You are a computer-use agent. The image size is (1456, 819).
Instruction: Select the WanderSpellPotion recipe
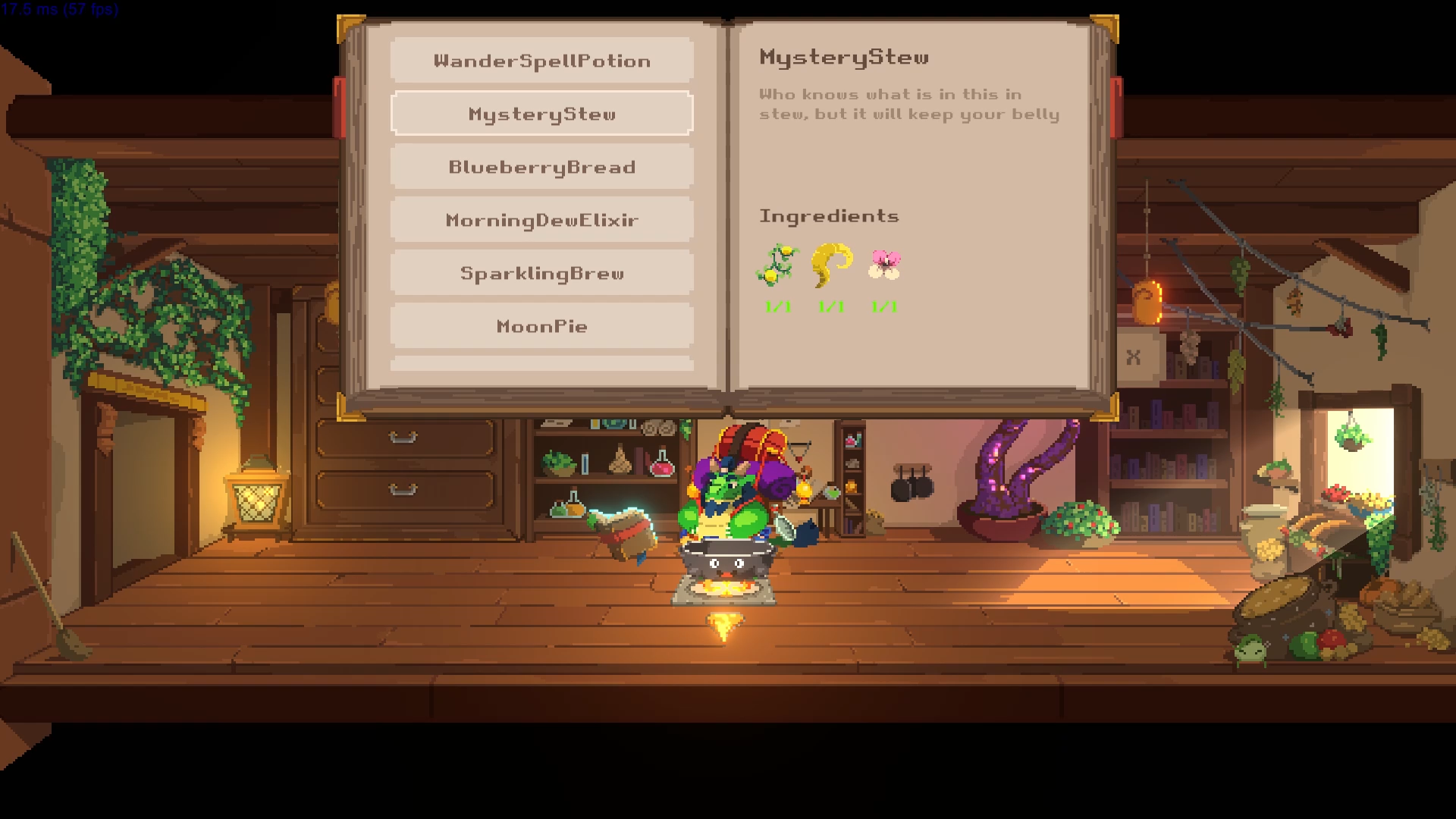(541, 61)
